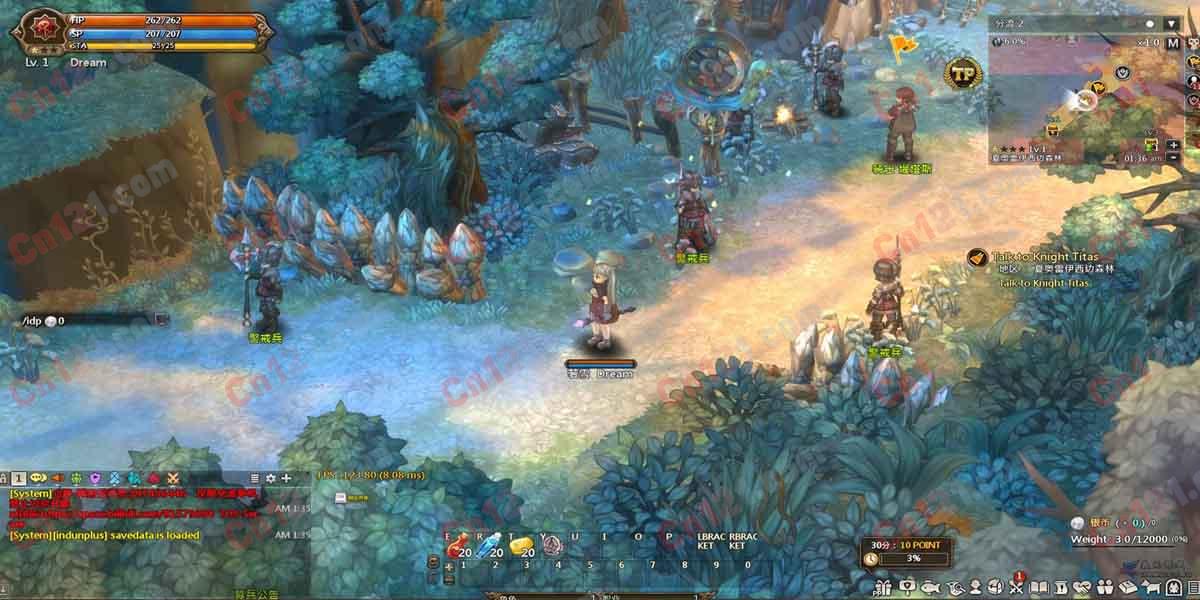Open the full map with M button
This screenshot has width=1200, height=600.
coord(1172,43)
